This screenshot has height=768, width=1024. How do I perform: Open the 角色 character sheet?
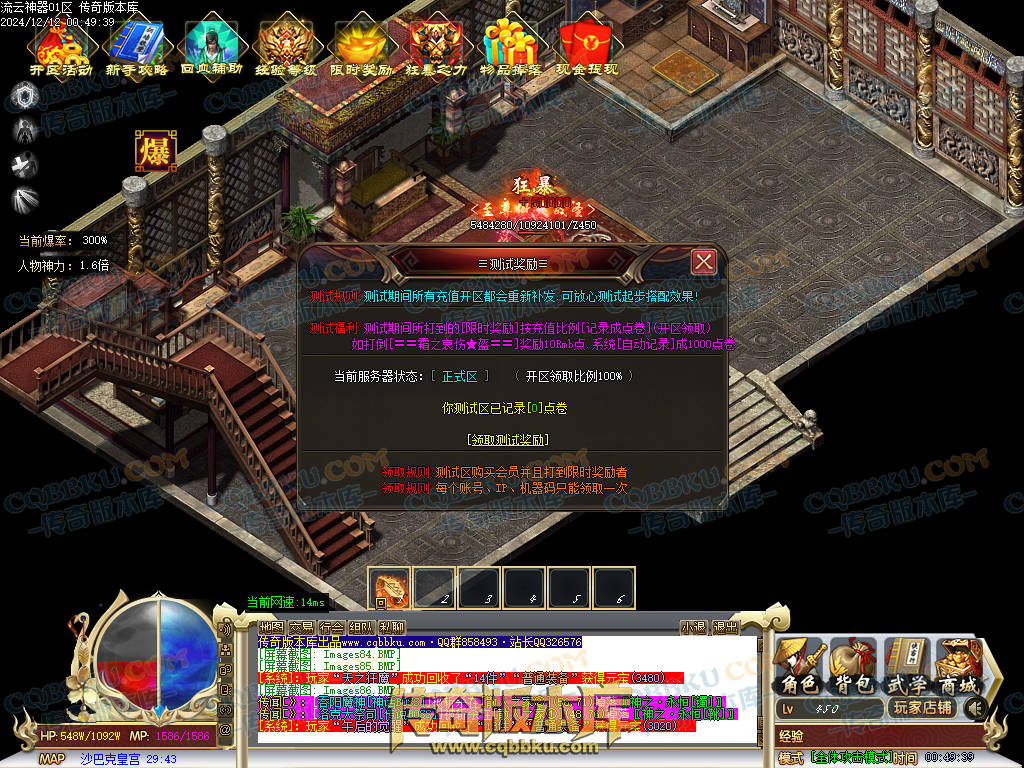tap(799, 666)
